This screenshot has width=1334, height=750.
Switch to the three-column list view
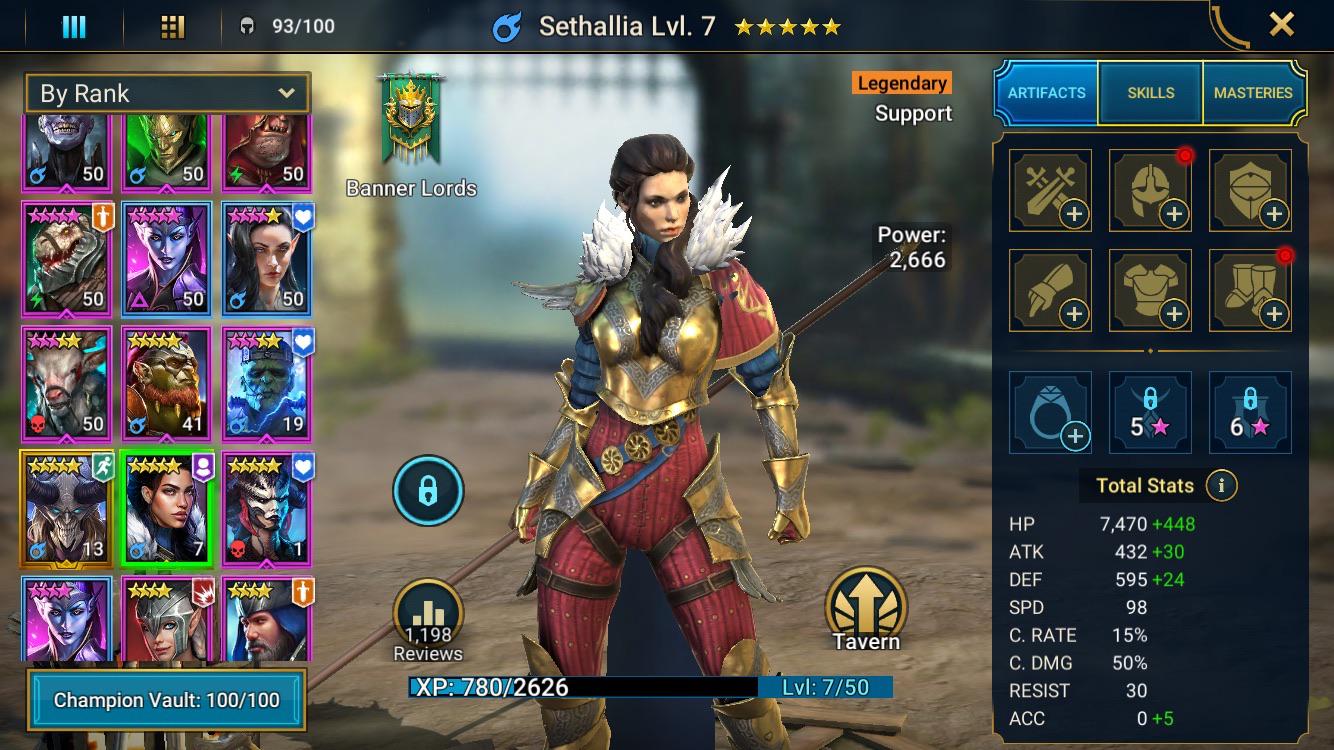click(x=74, y=26)
